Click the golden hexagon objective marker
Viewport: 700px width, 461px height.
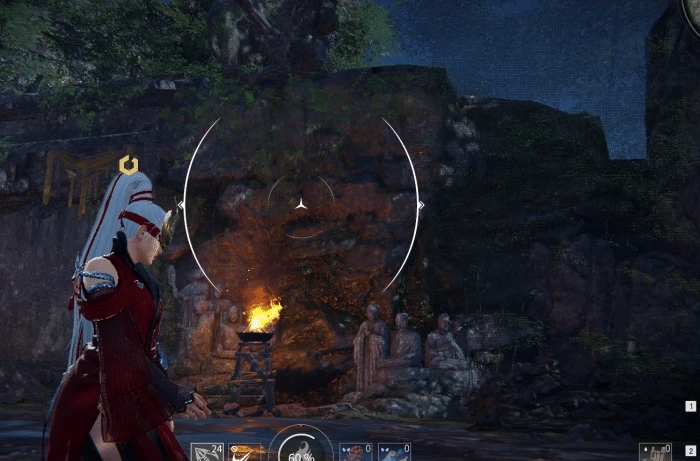click(128, 165)
